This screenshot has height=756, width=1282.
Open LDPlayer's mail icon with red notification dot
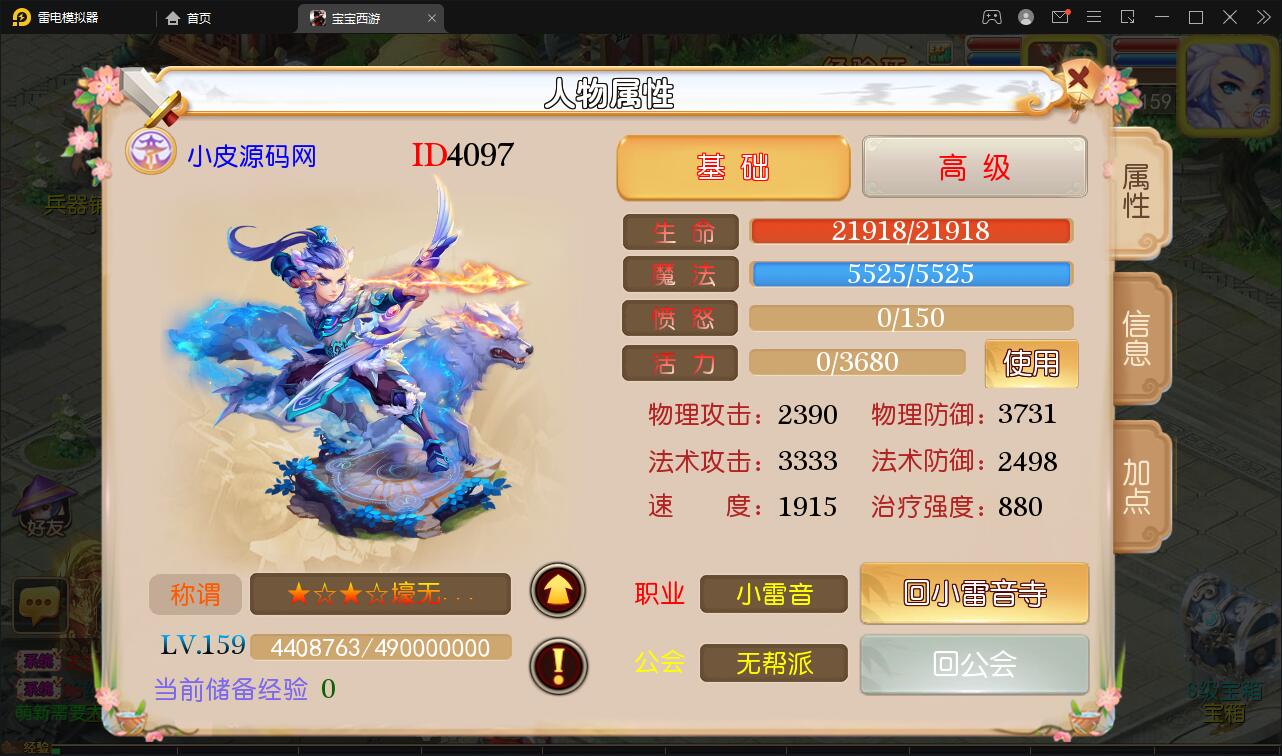tap(1062, 17)
